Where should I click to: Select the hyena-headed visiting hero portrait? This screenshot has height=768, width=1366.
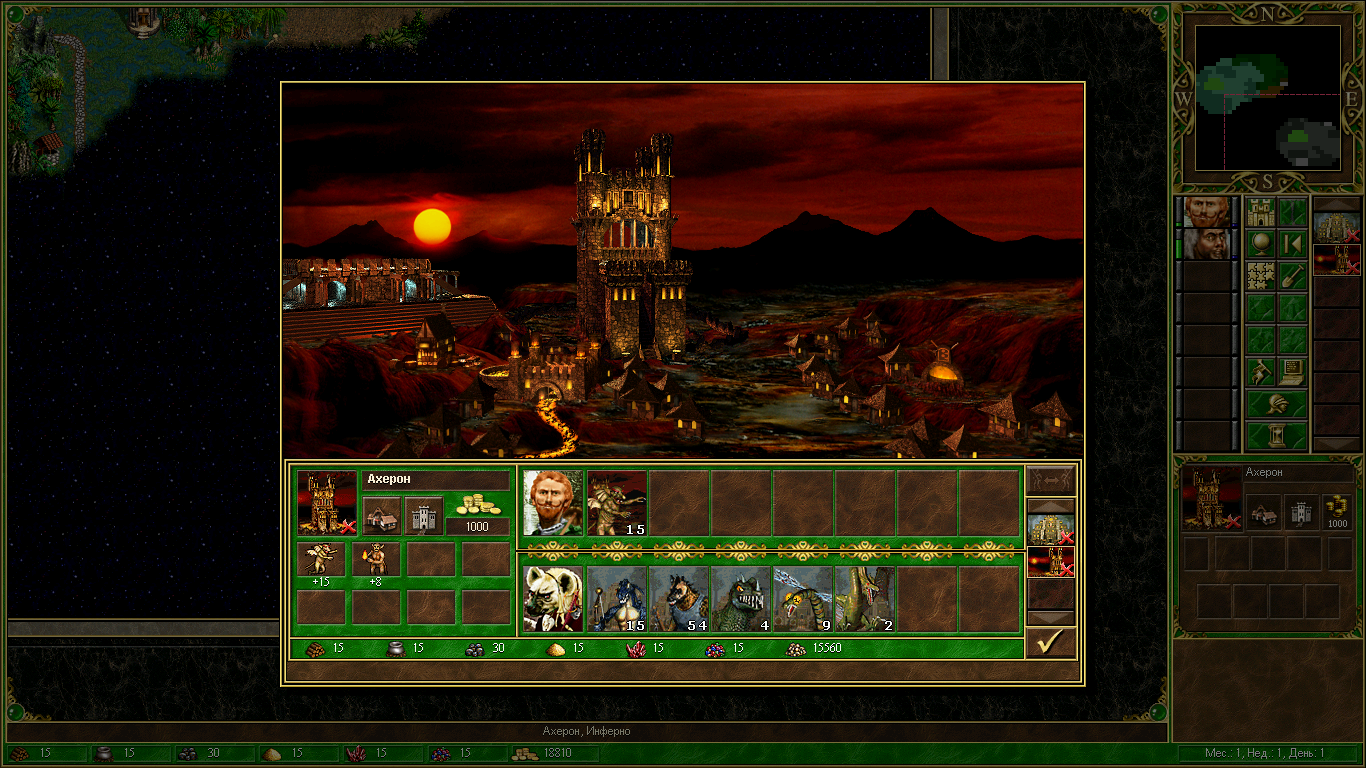coord(552,599)
